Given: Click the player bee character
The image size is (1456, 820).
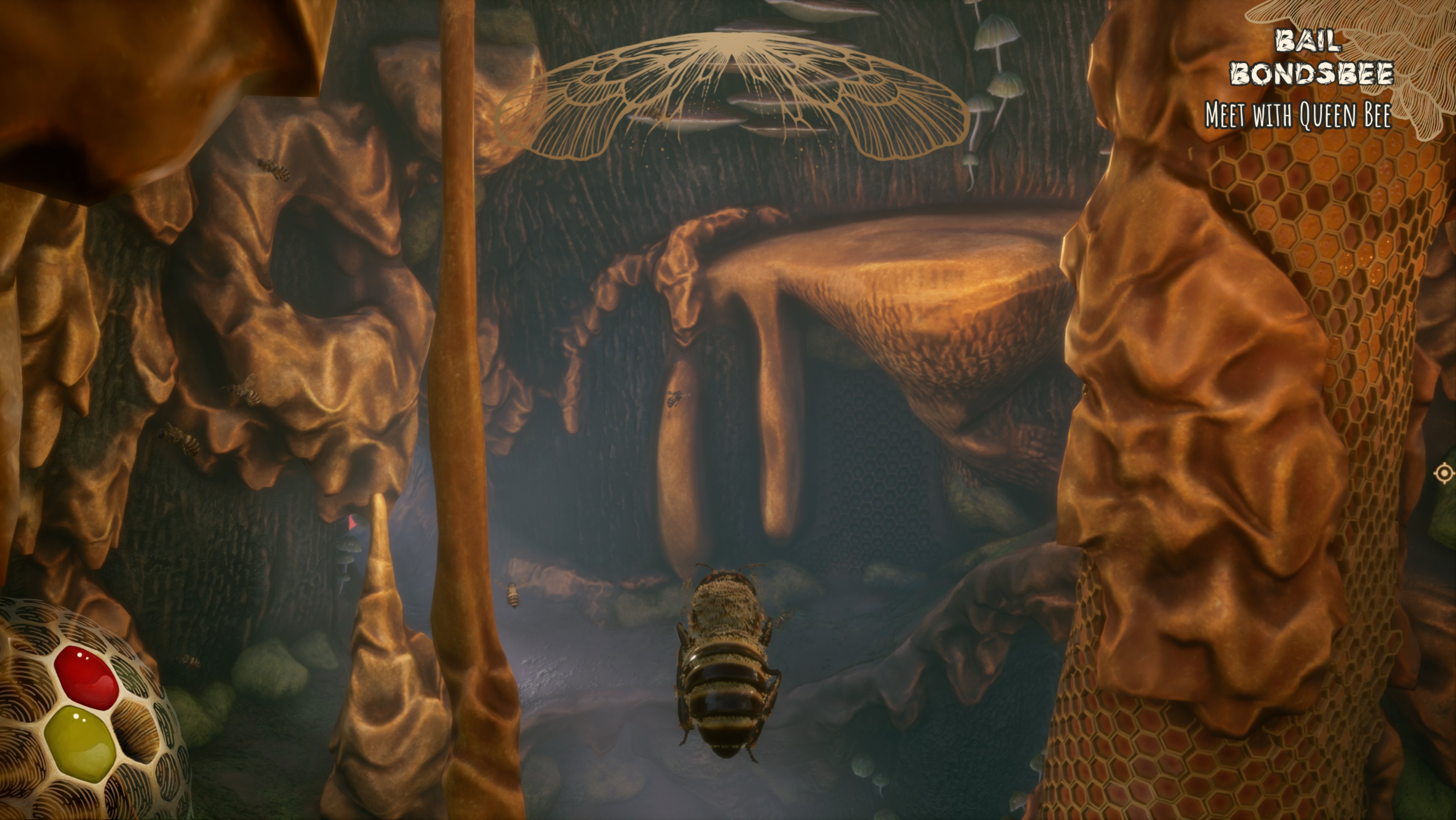Looking at the screenshot, I should tap(726, 656).
